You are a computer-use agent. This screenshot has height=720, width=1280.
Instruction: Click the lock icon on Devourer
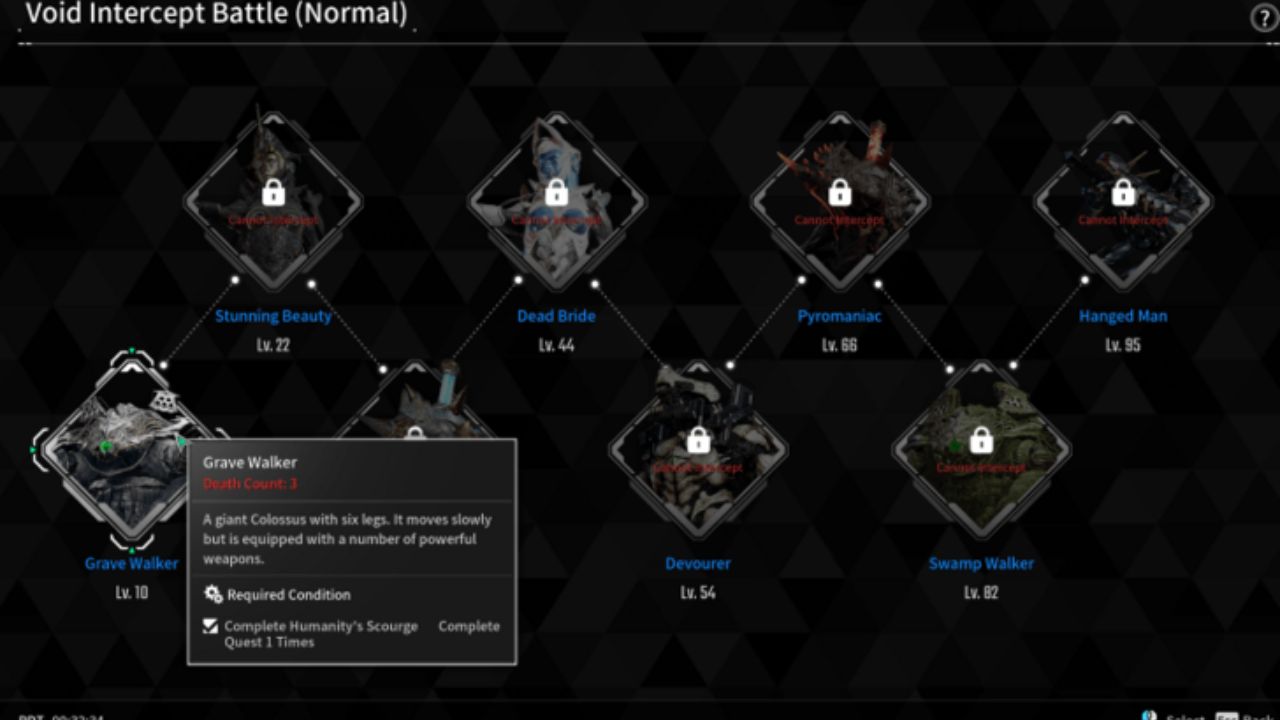pos(697,440)
